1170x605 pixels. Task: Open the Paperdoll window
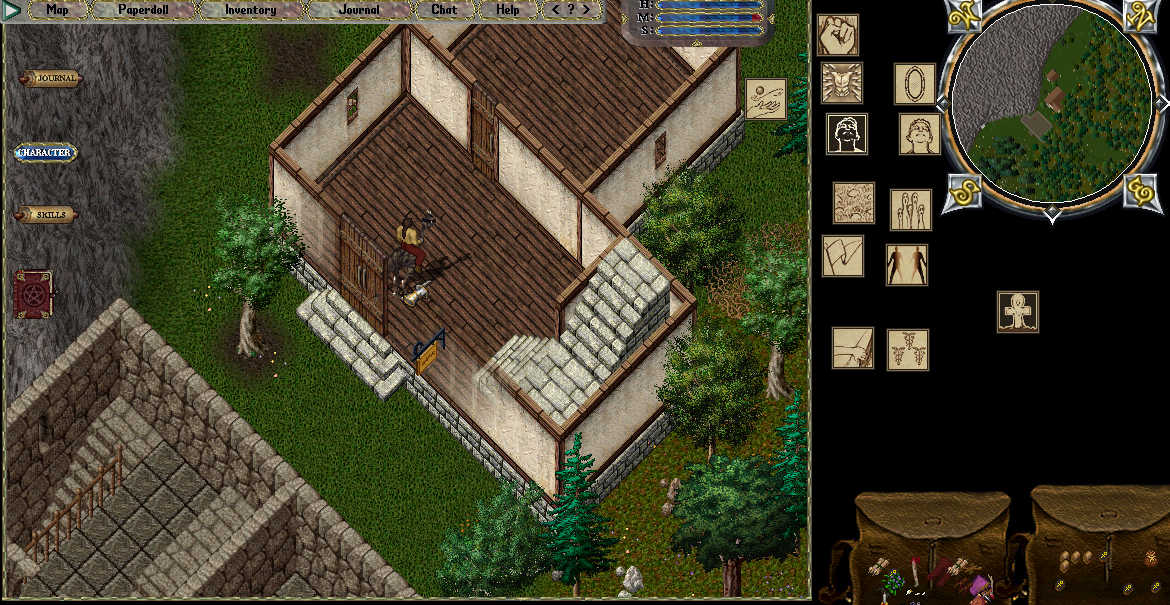click(x=144, y=10)
